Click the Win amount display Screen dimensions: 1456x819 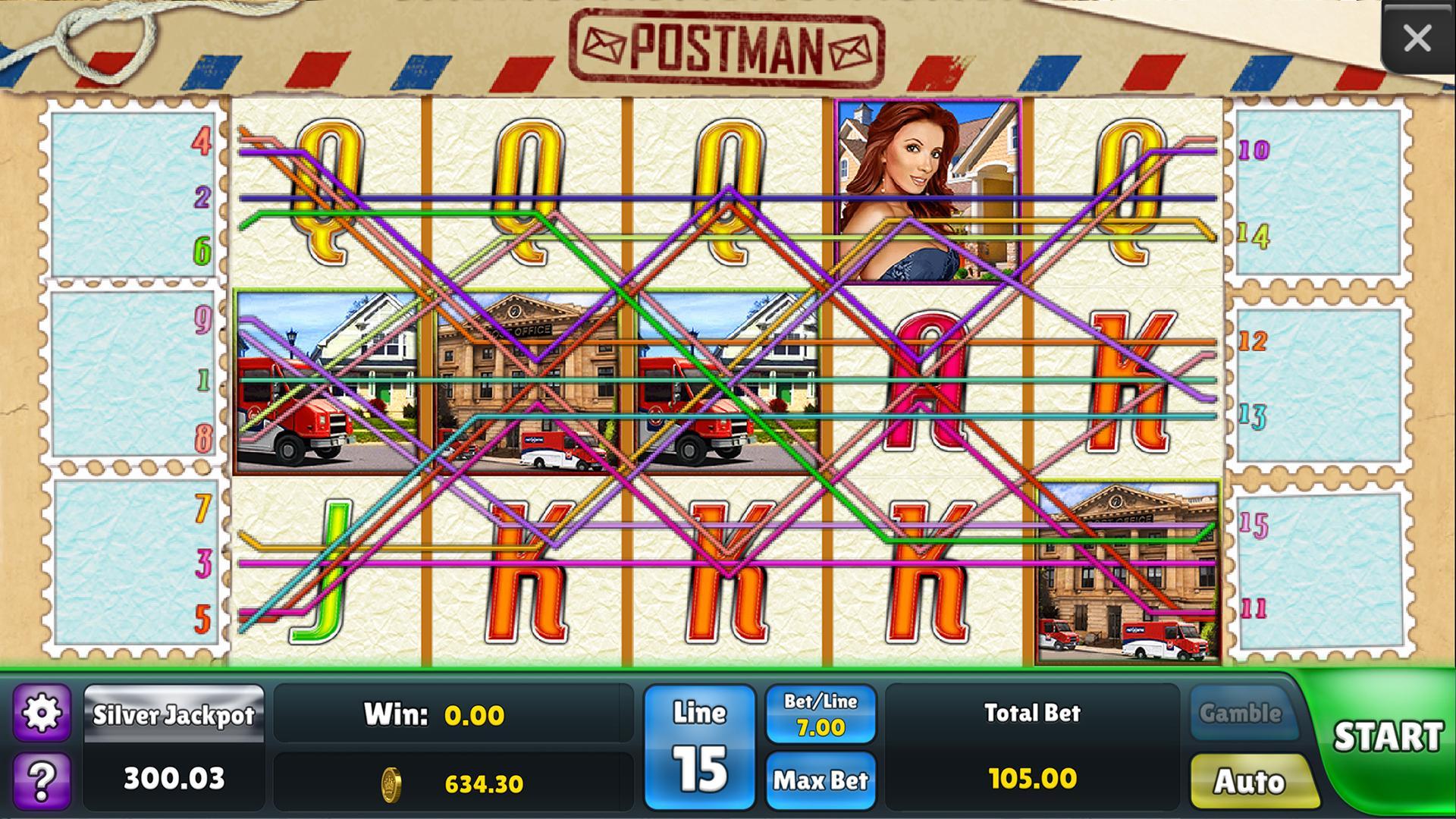tap(455, 713)
